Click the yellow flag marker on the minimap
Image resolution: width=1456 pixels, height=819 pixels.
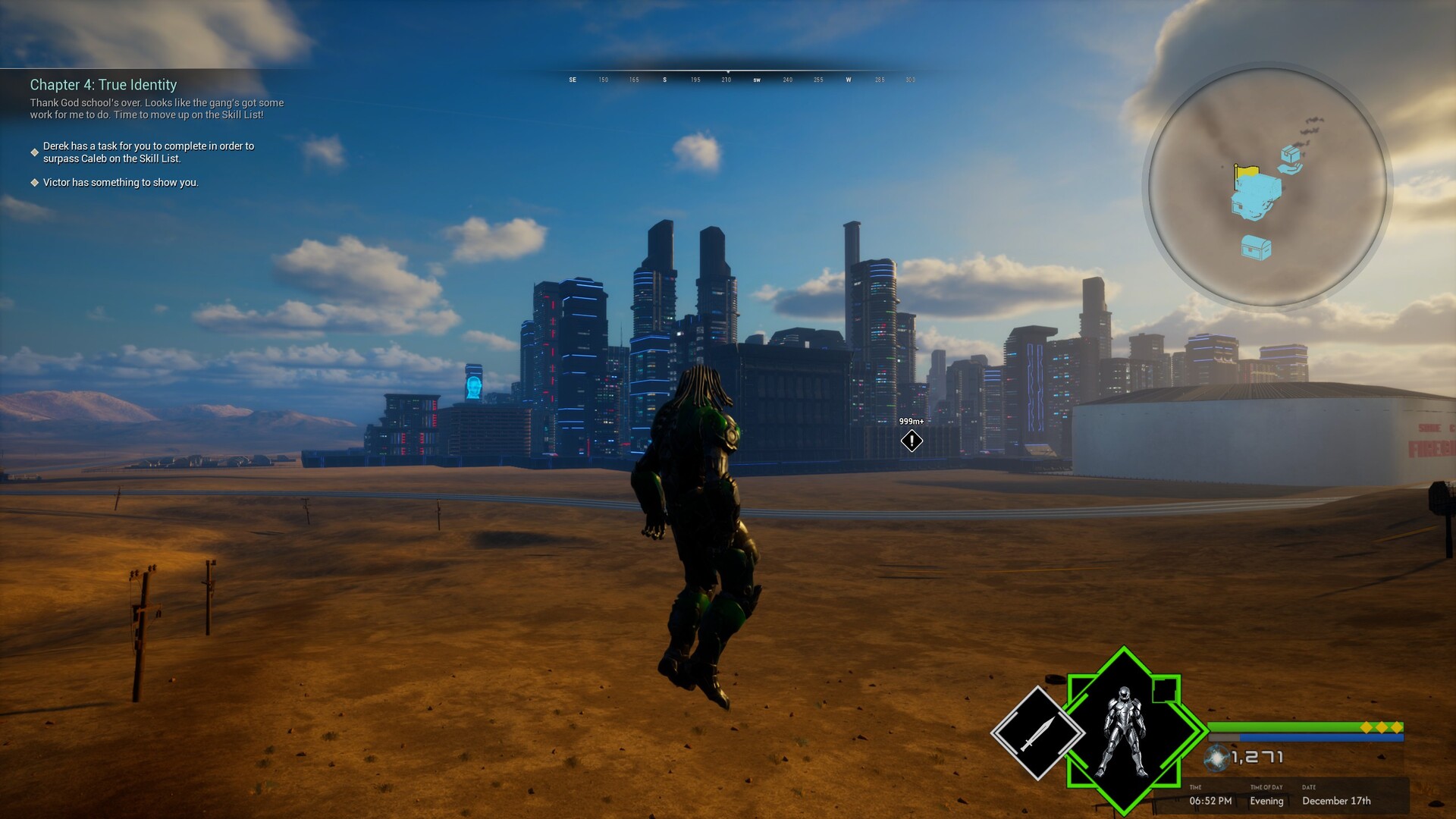pos(1247,169)
